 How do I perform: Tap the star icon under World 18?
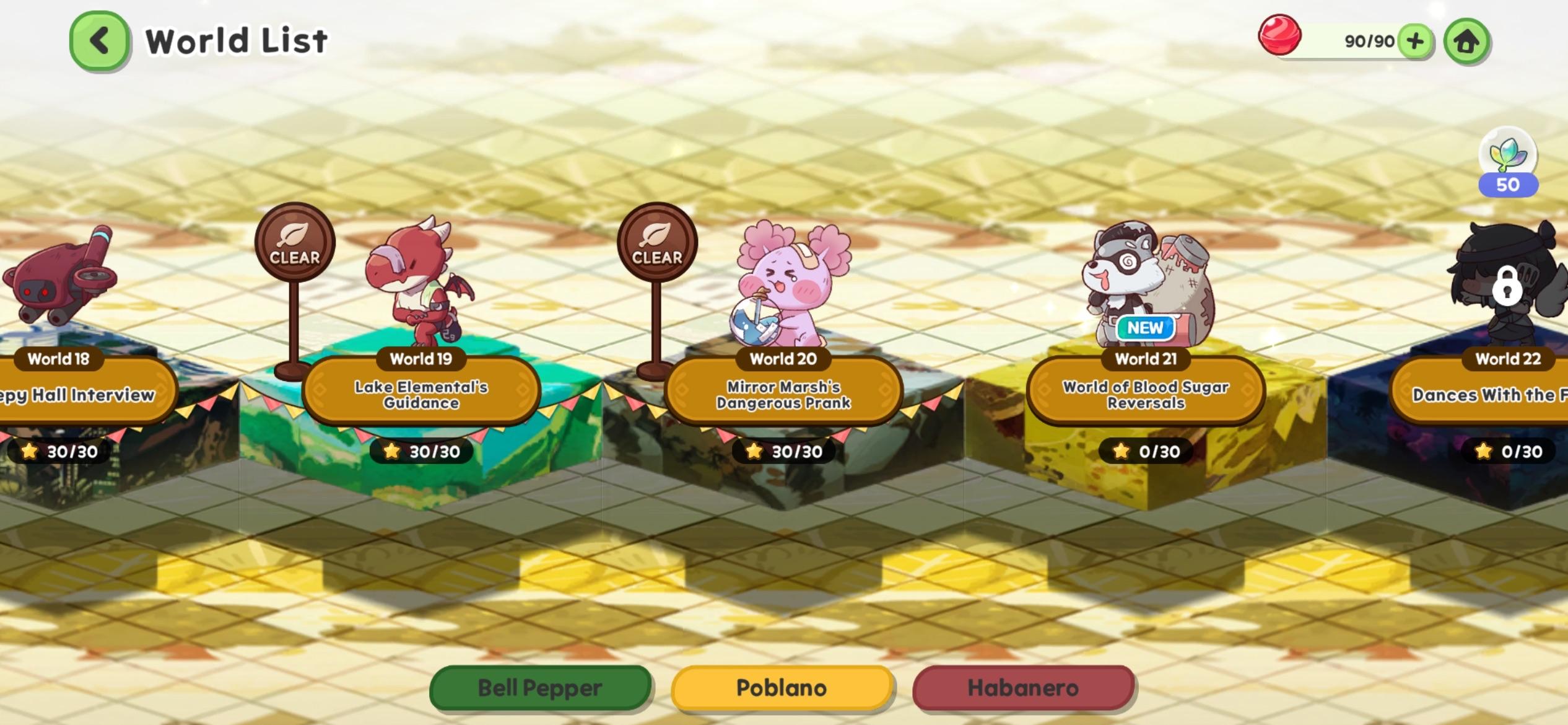tap(29, 450)
